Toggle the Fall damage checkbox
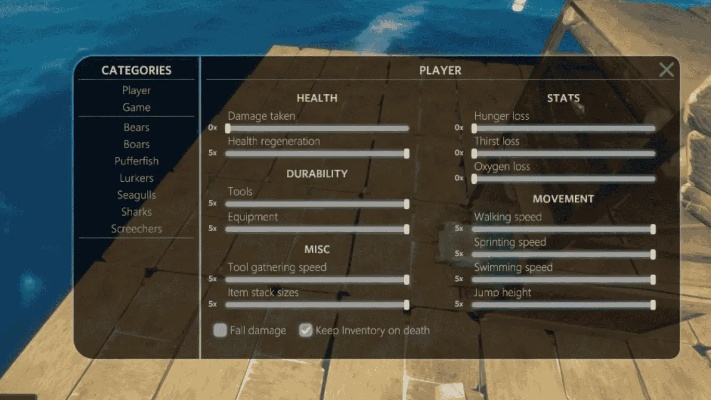The width and height of the screenshot is (711, 400). click(220, 330)
